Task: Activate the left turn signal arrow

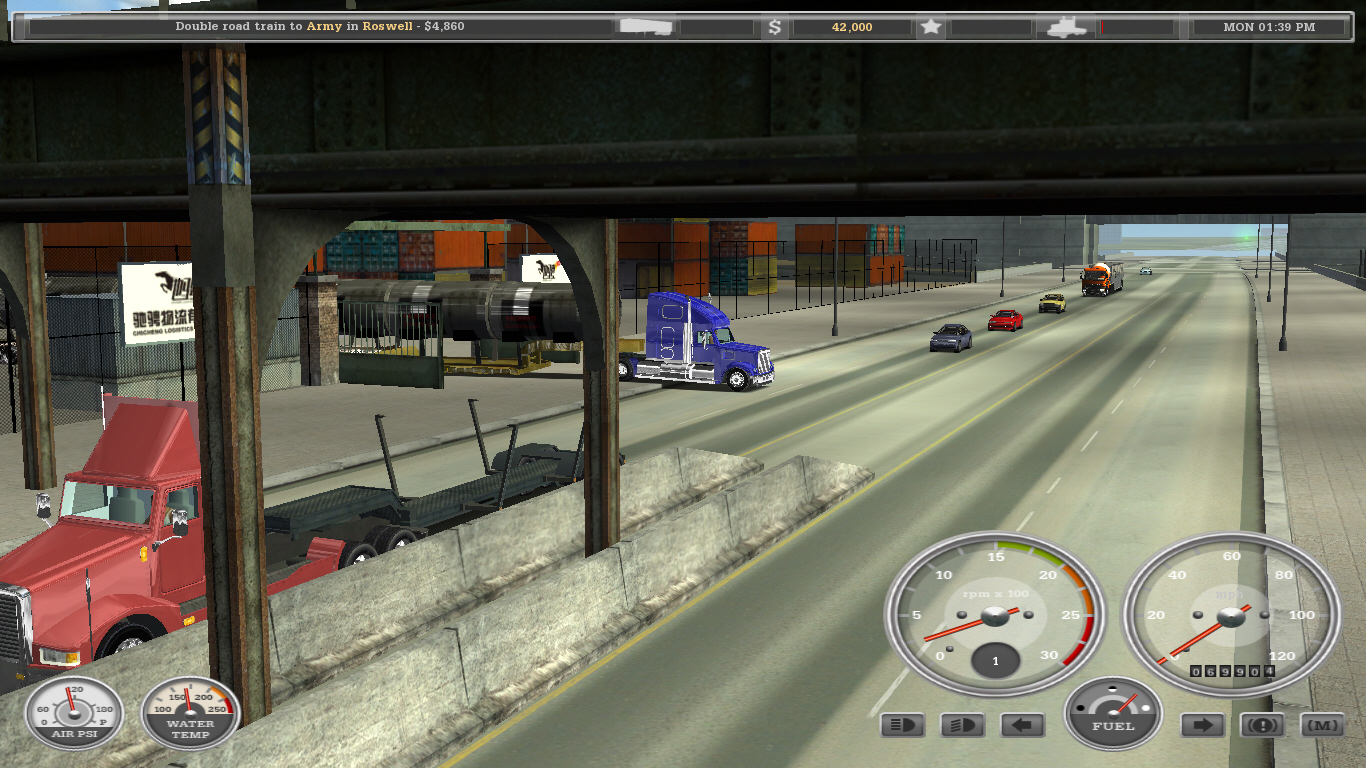Action: (x=1022, y=725)
